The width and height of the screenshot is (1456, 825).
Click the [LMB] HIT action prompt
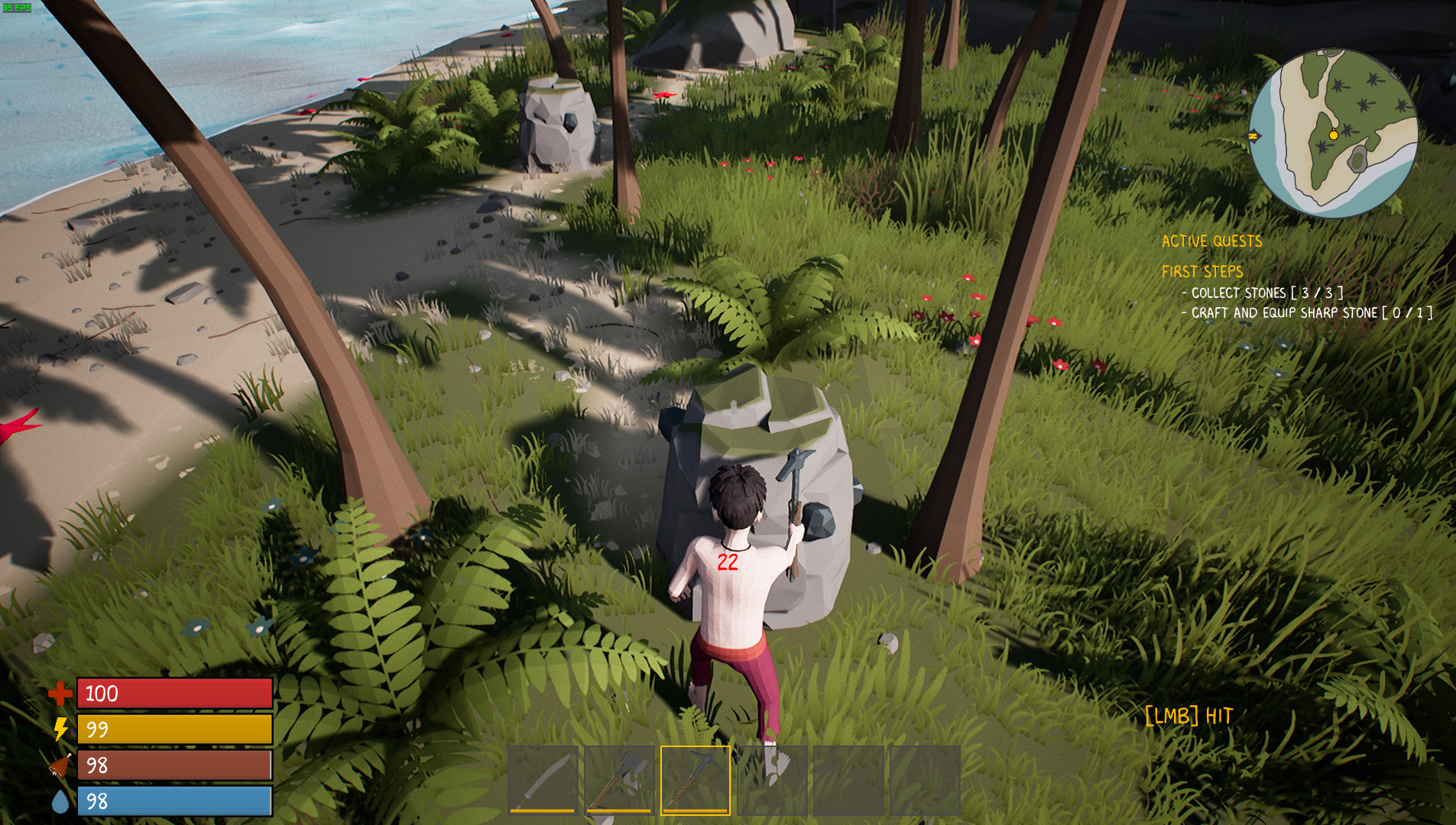pos(1188,716)
